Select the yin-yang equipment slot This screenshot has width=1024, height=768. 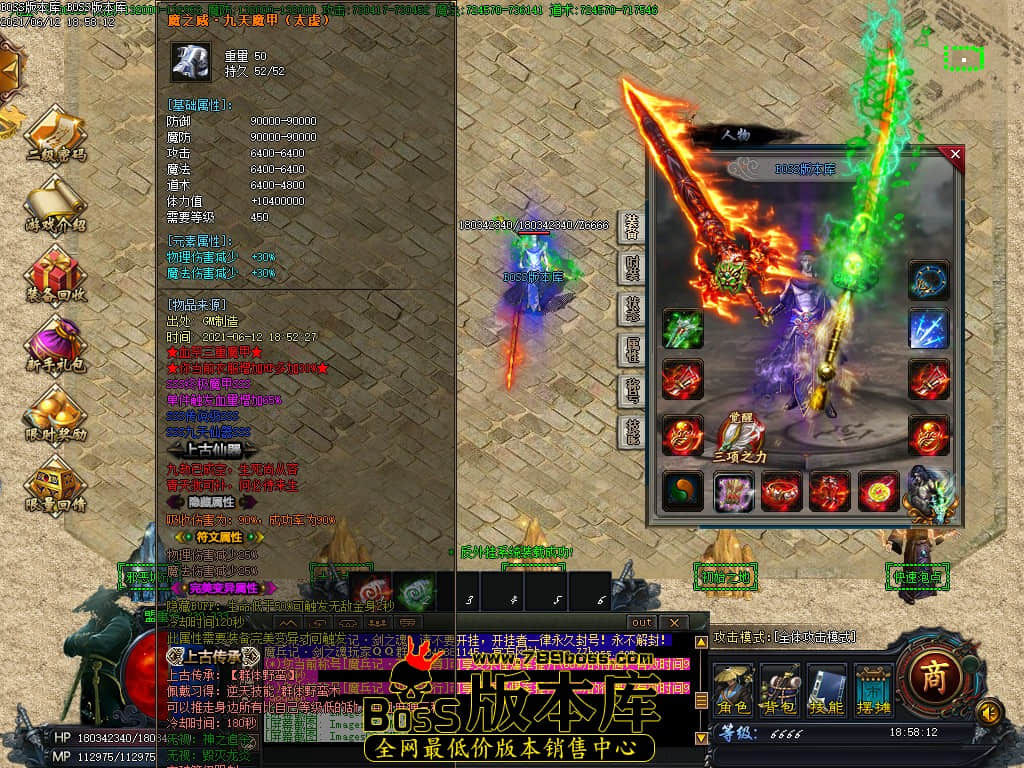click(682, 491)
